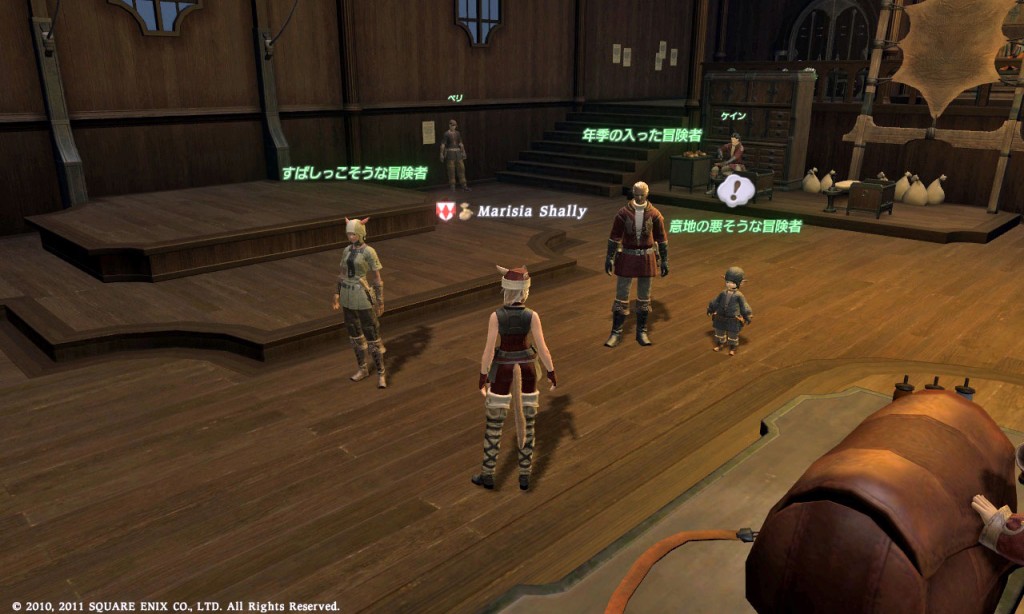Target the すばしっこそうな冒険者 nameplate
Viewport: 1024px width, 614px height.
point(355,173)
